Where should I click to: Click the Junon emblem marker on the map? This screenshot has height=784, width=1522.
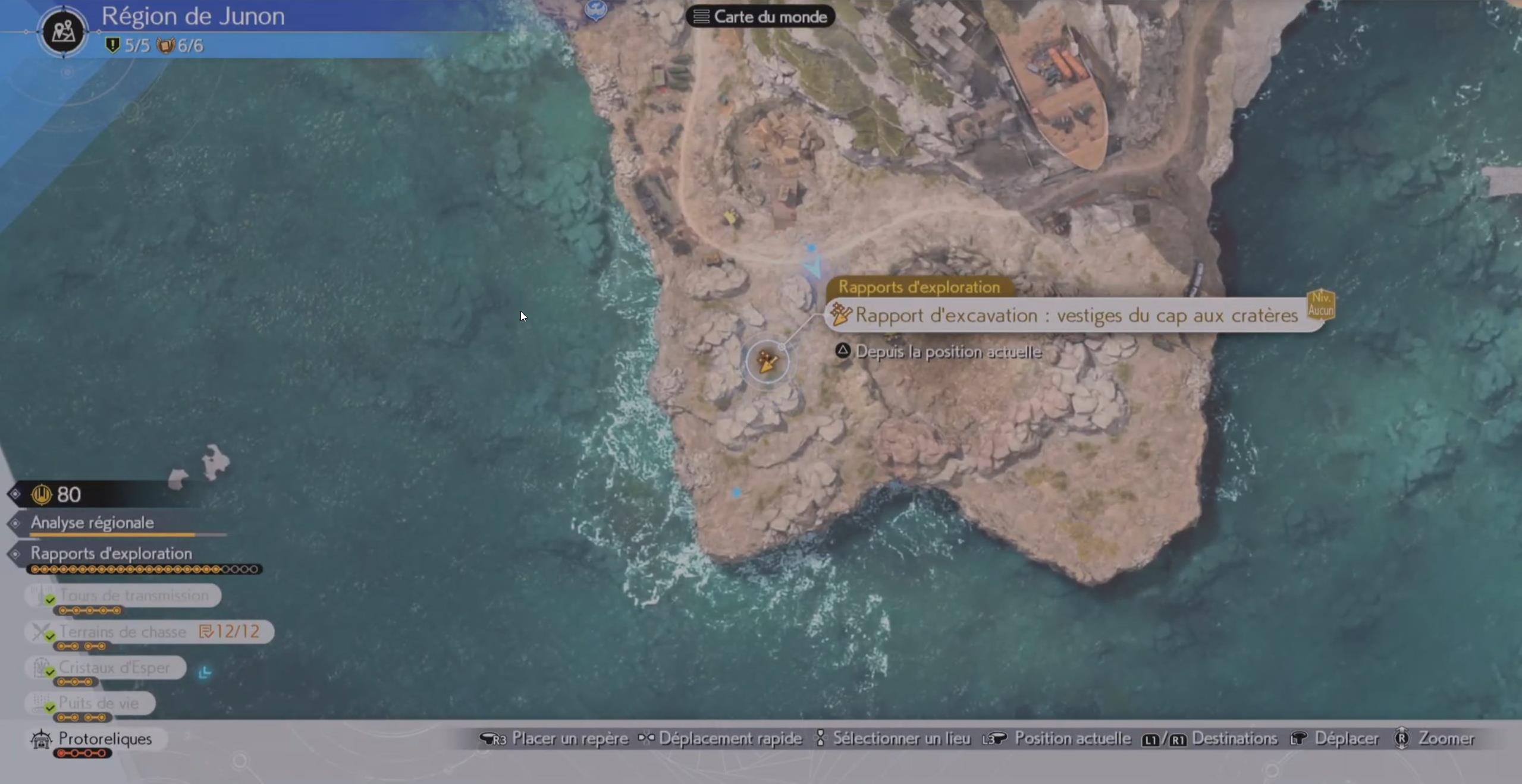[x=597, y=10]
